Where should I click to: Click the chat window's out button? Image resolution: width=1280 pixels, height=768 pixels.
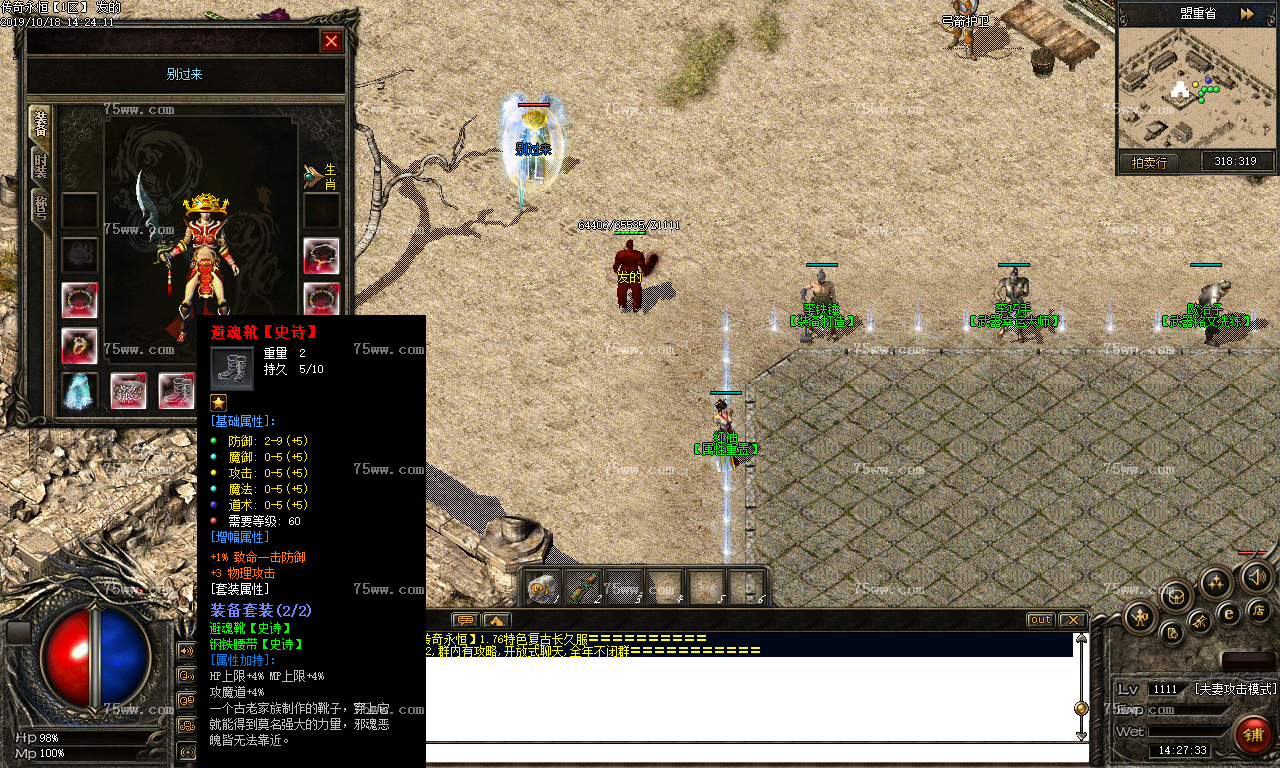(1041, 620)
